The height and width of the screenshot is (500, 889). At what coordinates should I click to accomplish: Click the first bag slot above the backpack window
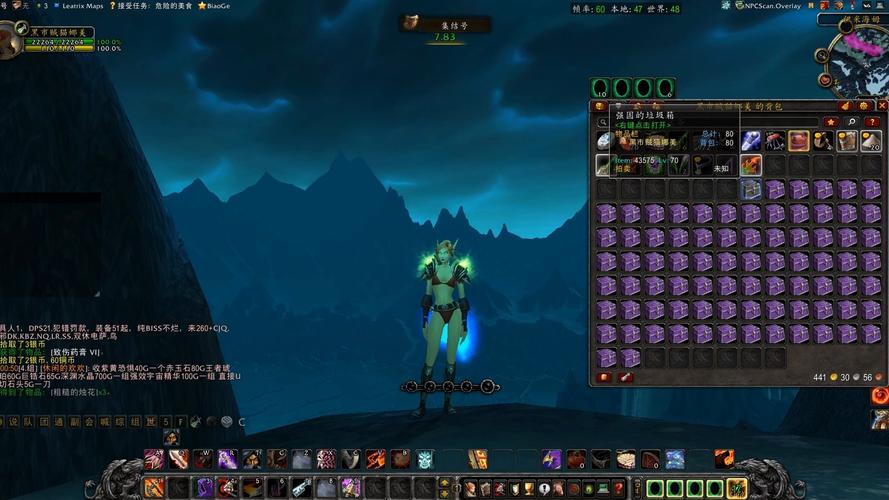coord(600,88)
